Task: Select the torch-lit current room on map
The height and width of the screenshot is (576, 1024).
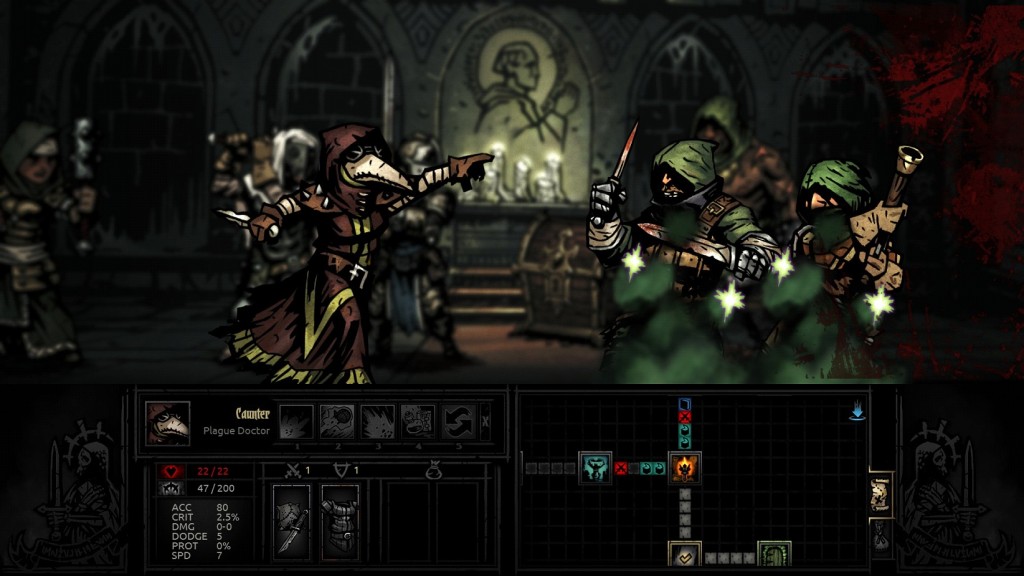Action: pos(685,467)
